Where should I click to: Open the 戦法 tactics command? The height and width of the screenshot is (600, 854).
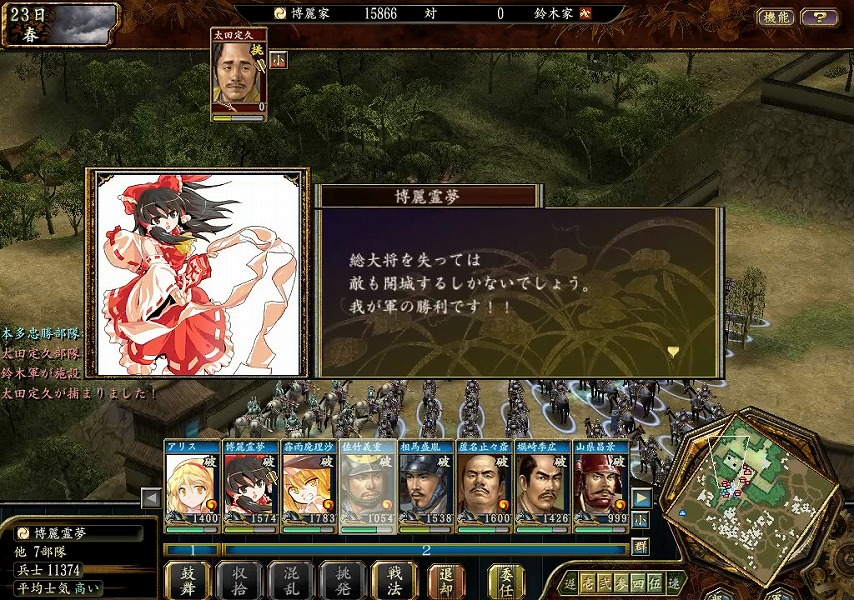[395, 580]
